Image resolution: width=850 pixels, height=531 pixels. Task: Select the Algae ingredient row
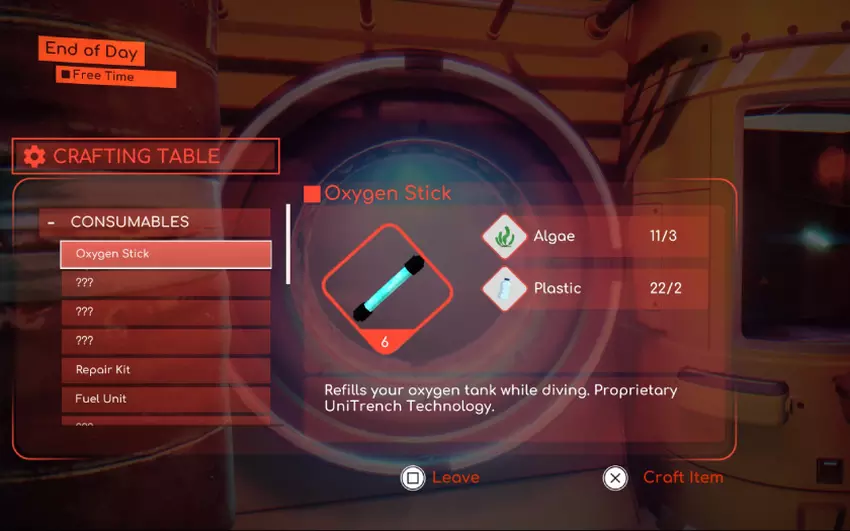[595, 237]
